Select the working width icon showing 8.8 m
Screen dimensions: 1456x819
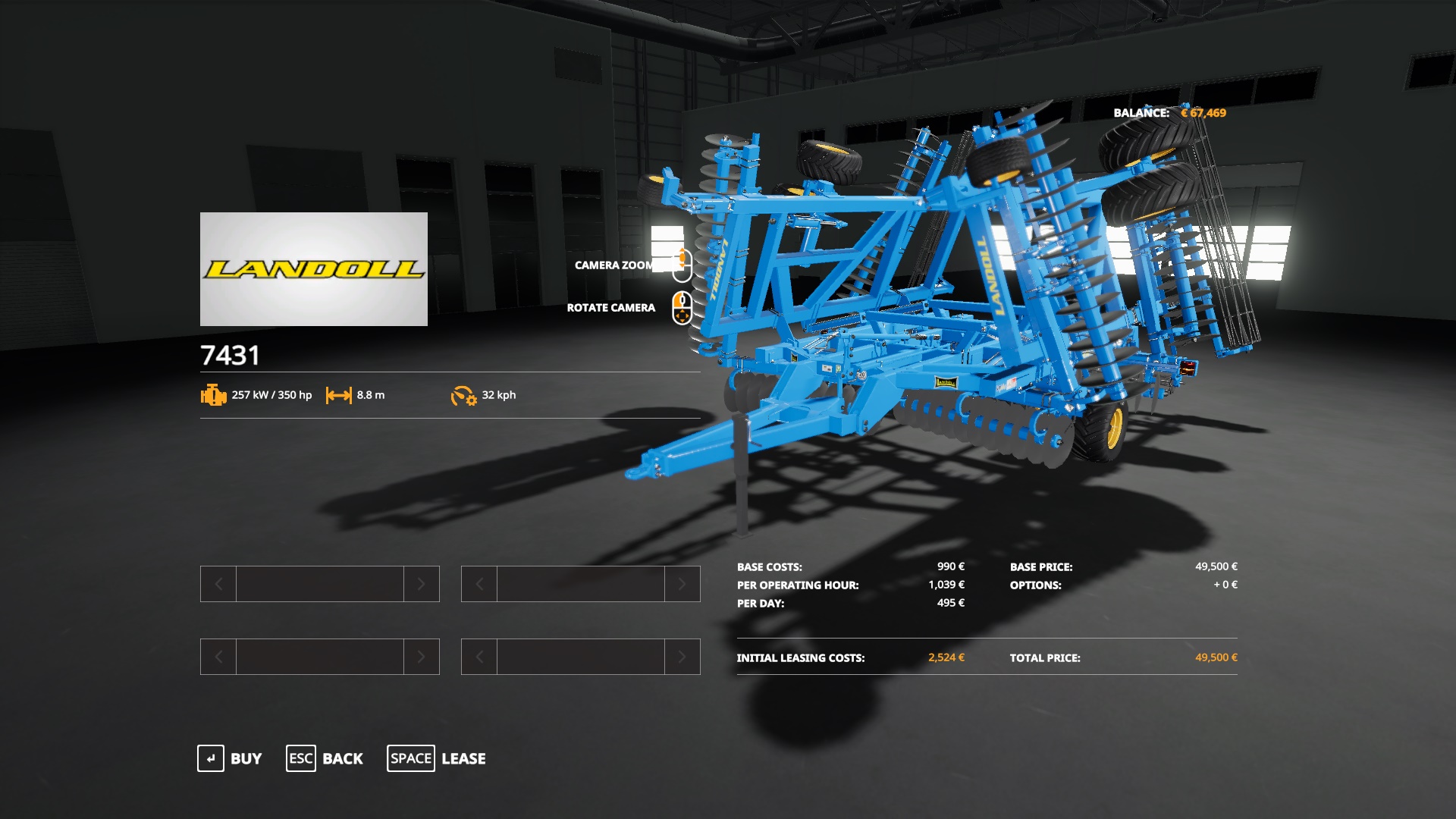[337, 395]
